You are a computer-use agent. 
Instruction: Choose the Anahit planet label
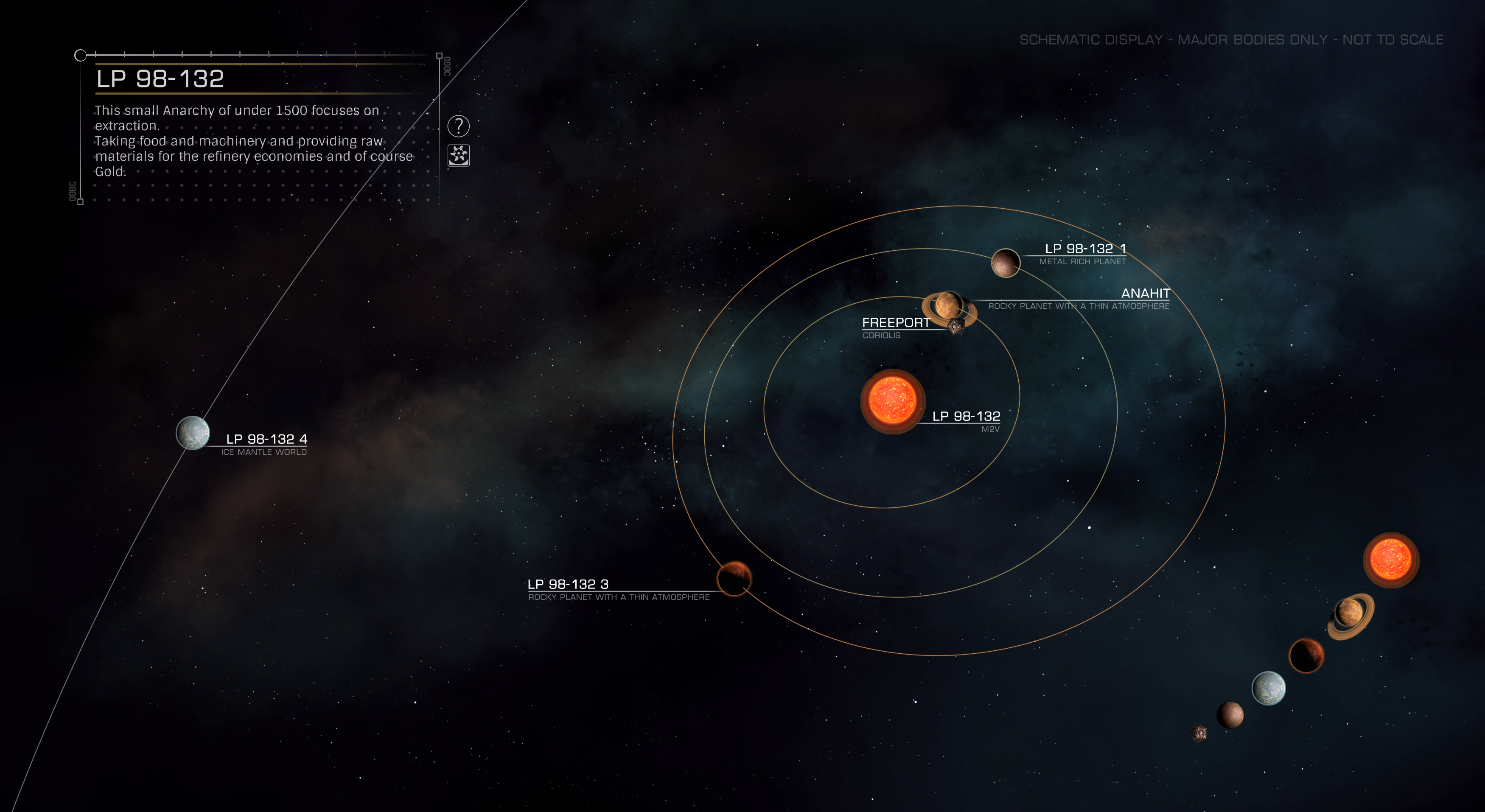(1145, 294)
